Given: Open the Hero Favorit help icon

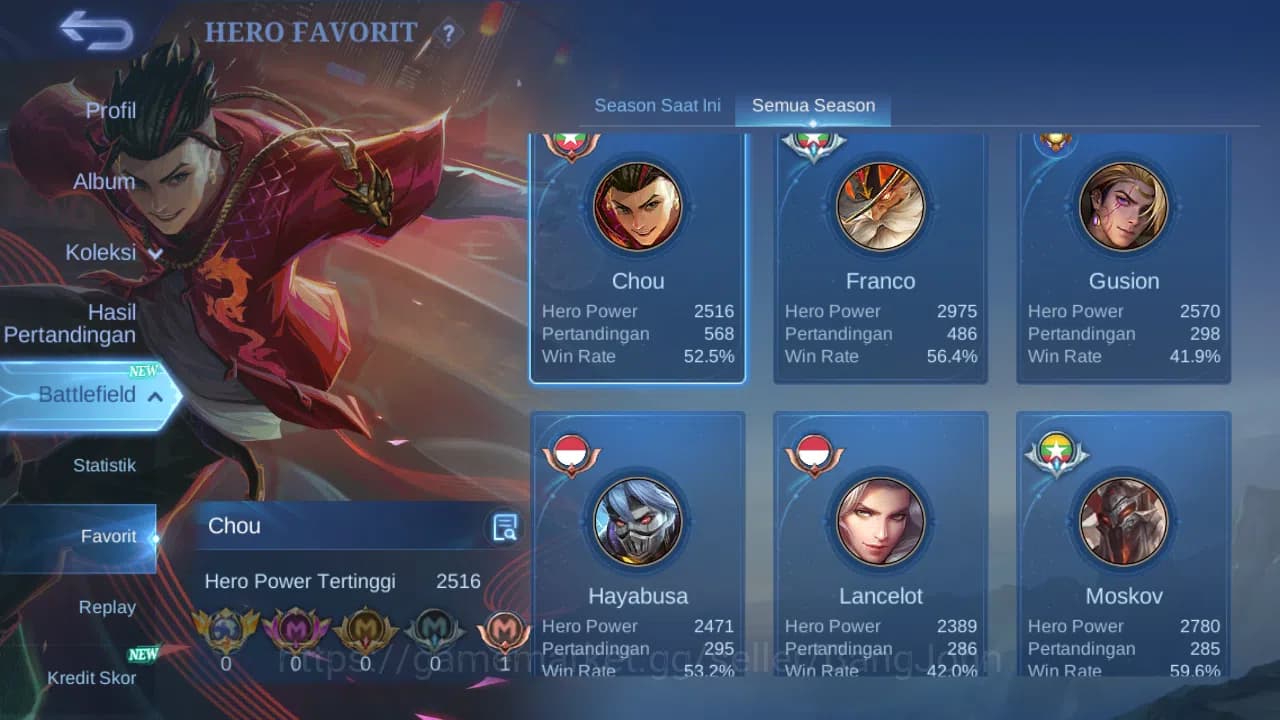Looking at the screenshot, I should [446, 33].
